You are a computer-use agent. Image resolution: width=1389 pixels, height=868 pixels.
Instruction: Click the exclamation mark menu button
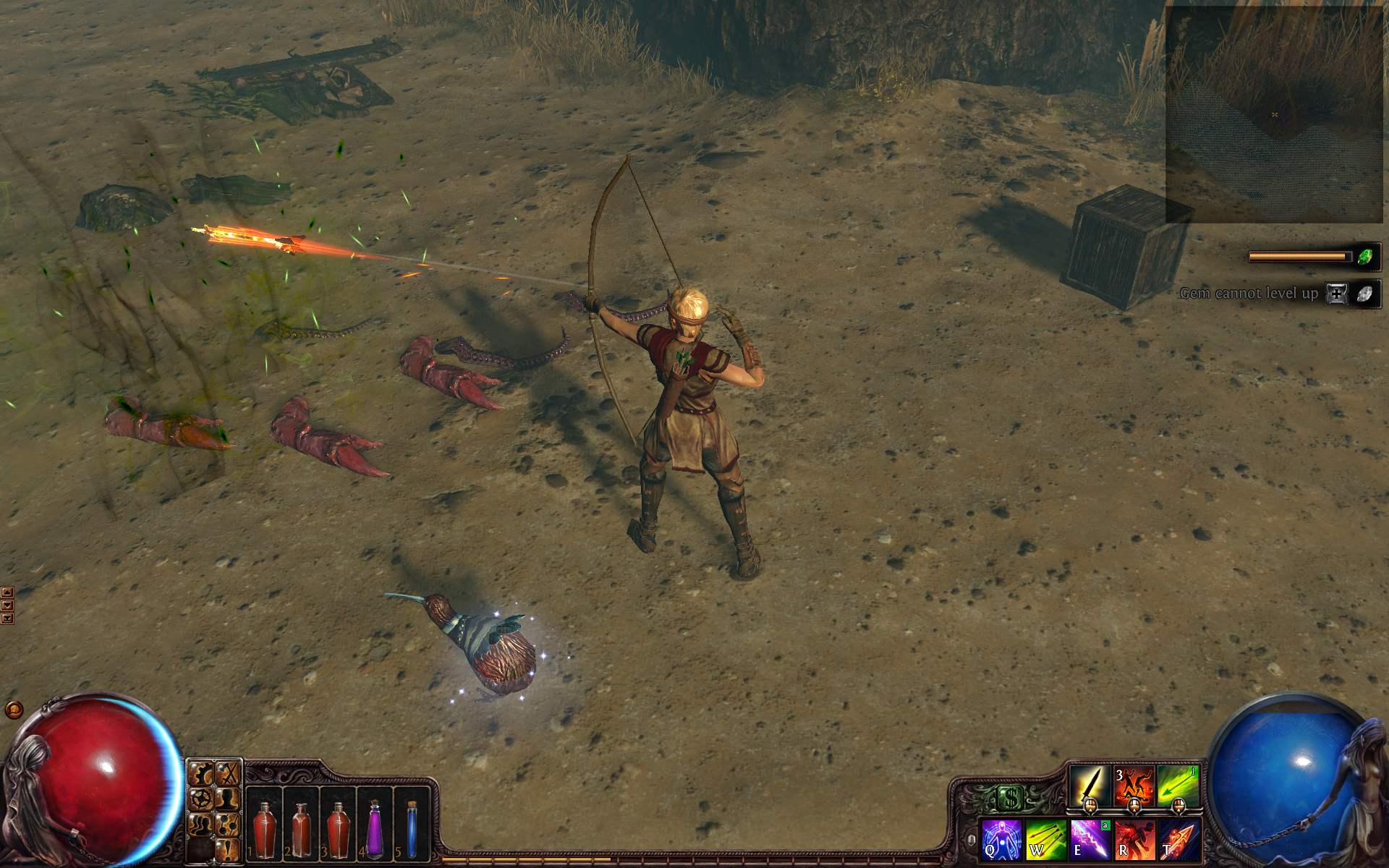pyautogui.click(x=229, y=848)
